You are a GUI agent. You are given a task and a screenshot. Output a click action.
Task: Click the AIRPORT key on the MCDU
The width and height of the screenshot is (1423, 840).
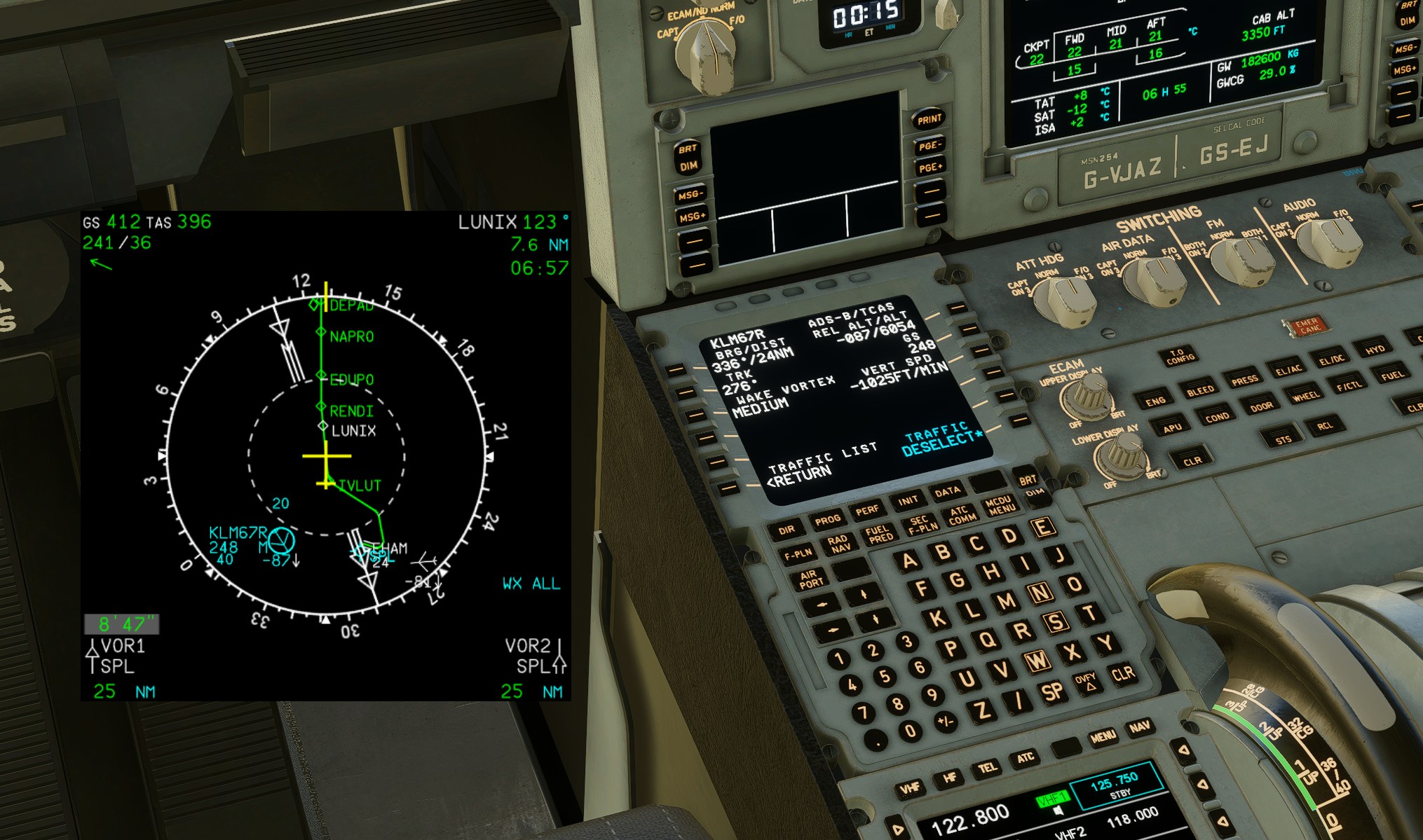coord(810,579)
